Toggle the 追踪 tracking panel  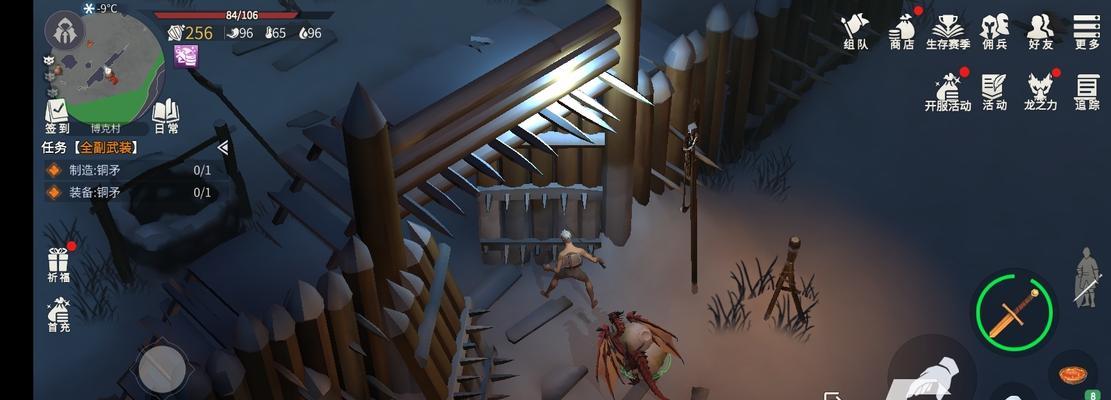coord(1086,90)
